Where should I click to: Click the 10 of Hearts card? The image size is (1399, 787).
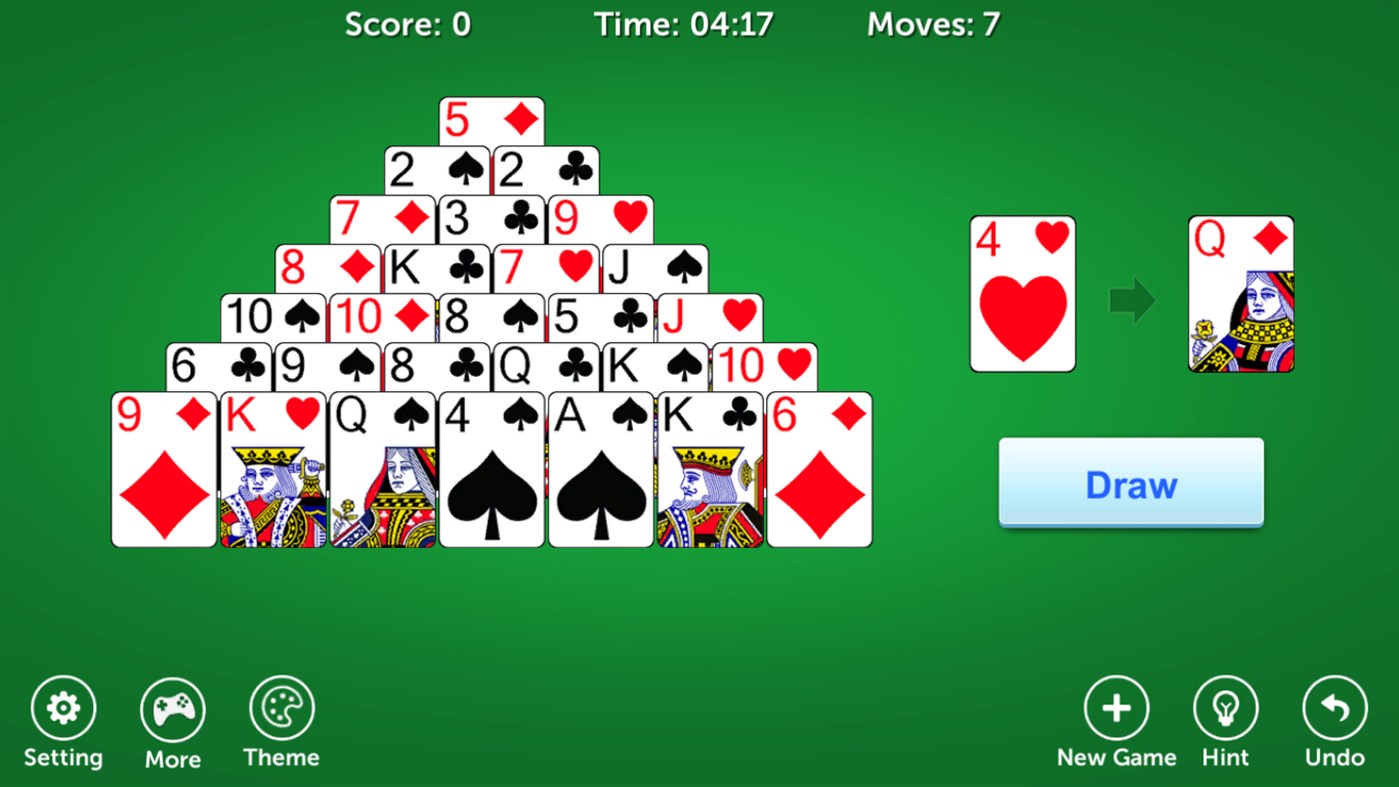click(765, 368)
